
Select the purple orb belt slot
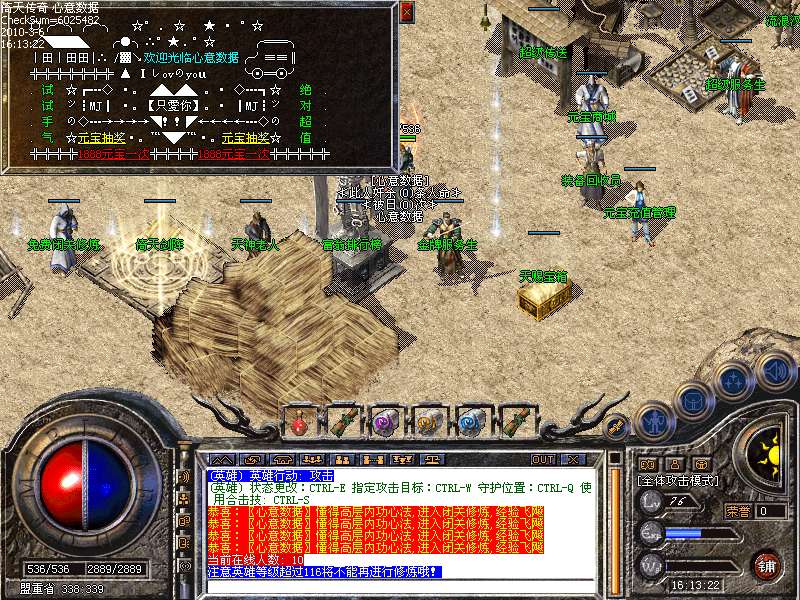point(384,422)
